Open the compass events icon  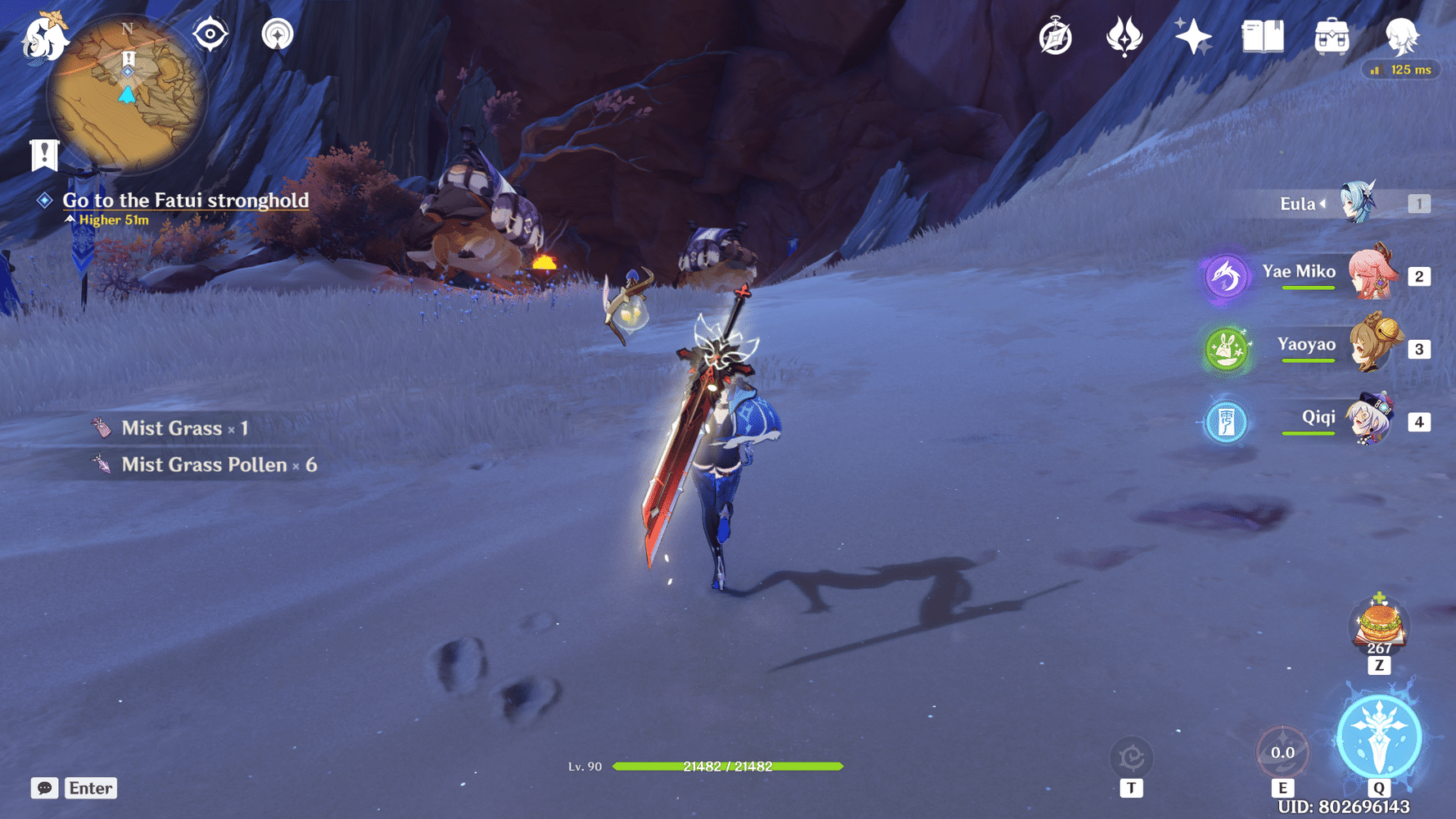[1056, 37]
